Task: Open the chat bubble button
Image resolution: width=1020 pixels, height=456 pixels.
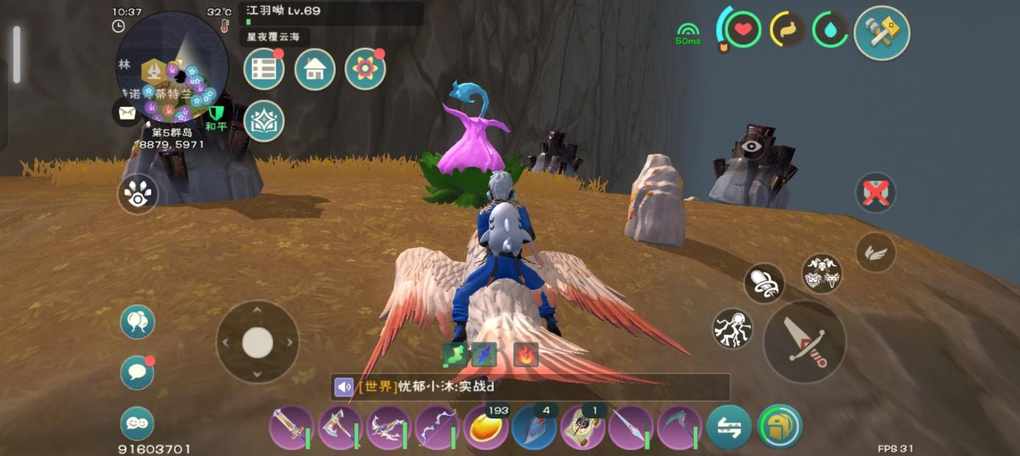Action: (x=137, y=372)
